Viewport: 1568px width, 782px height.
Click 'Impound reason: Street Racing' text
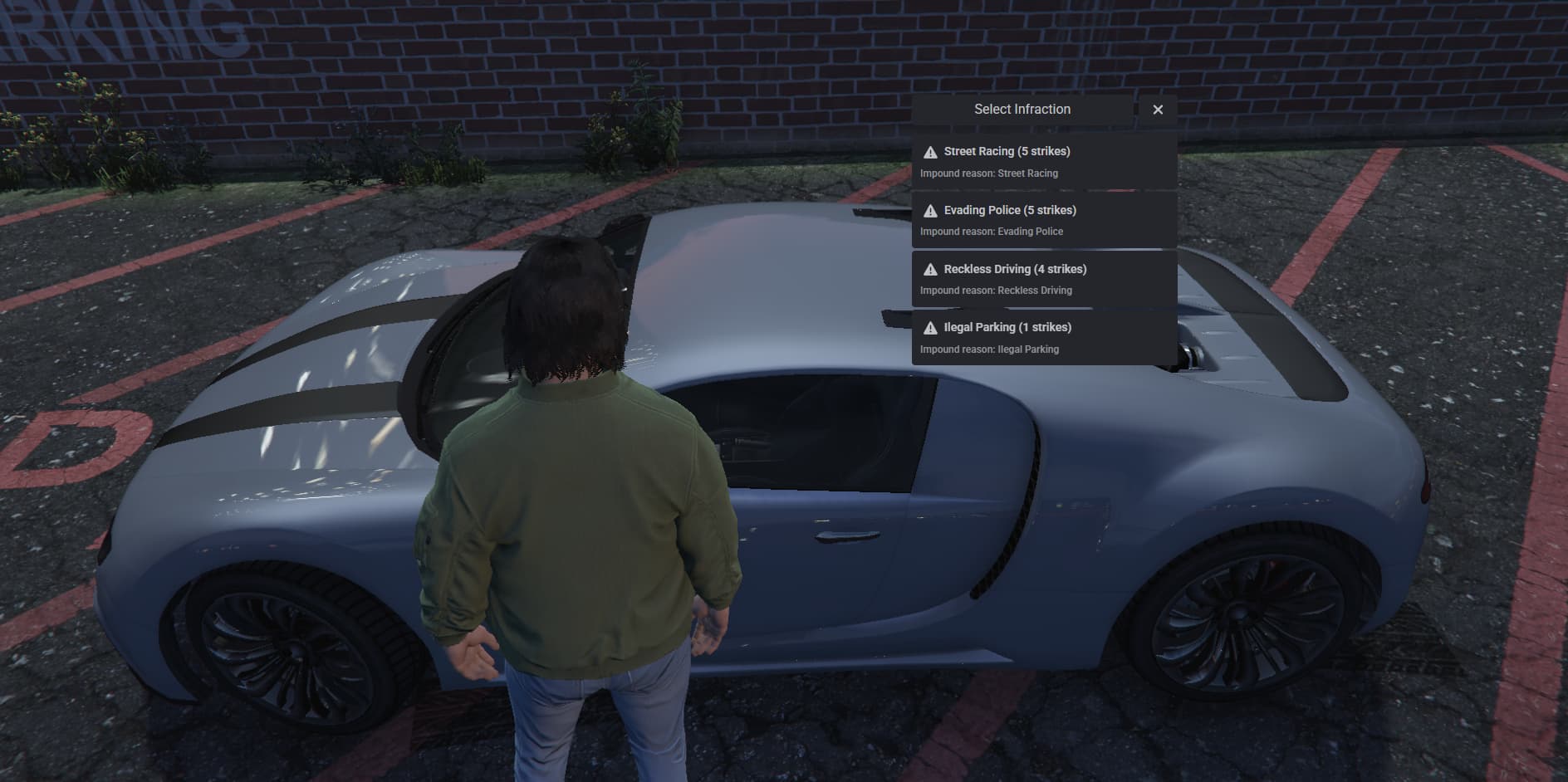[988, 173]
